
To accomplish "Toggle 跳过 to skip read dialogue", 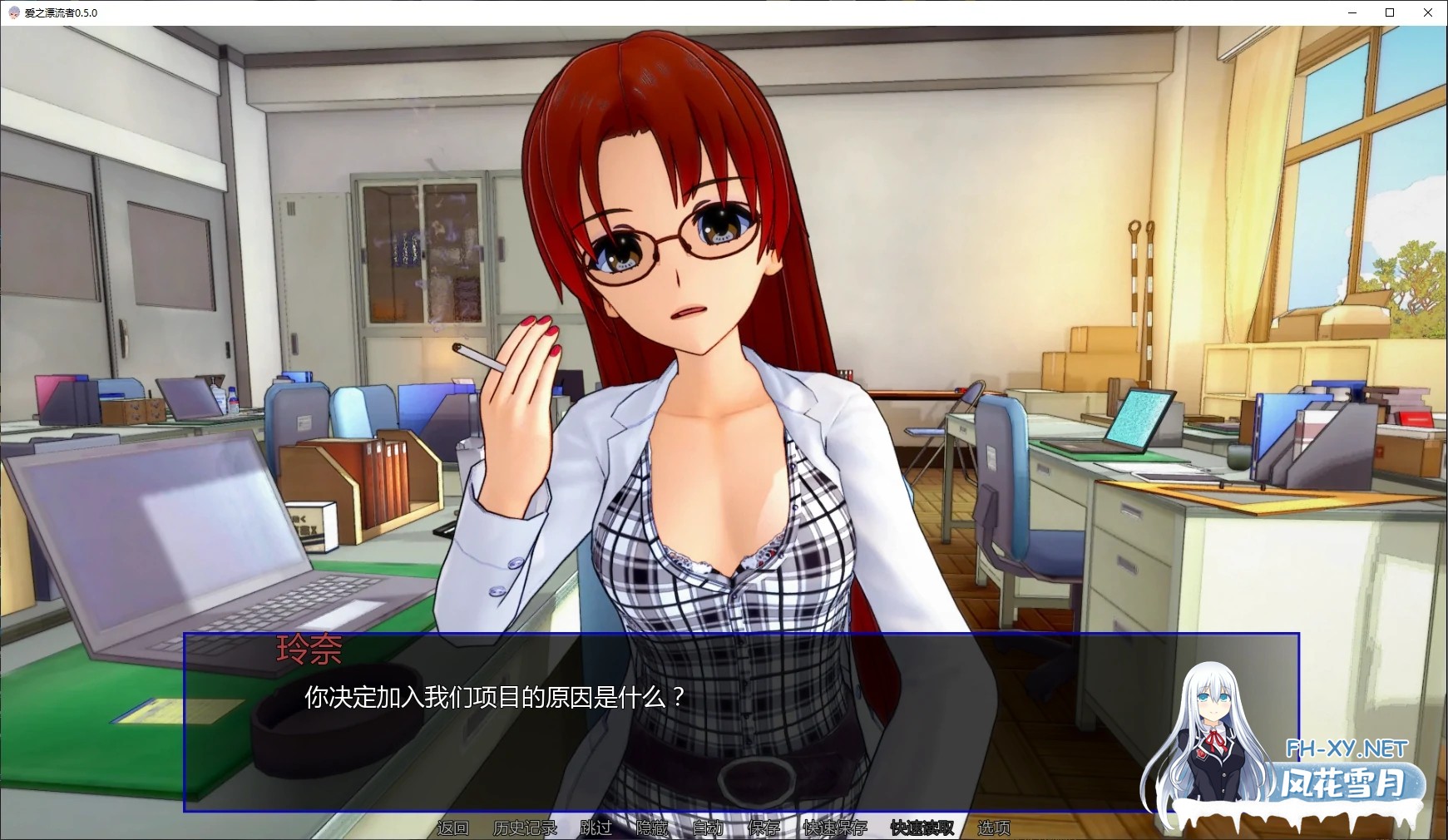I will 593,828.
